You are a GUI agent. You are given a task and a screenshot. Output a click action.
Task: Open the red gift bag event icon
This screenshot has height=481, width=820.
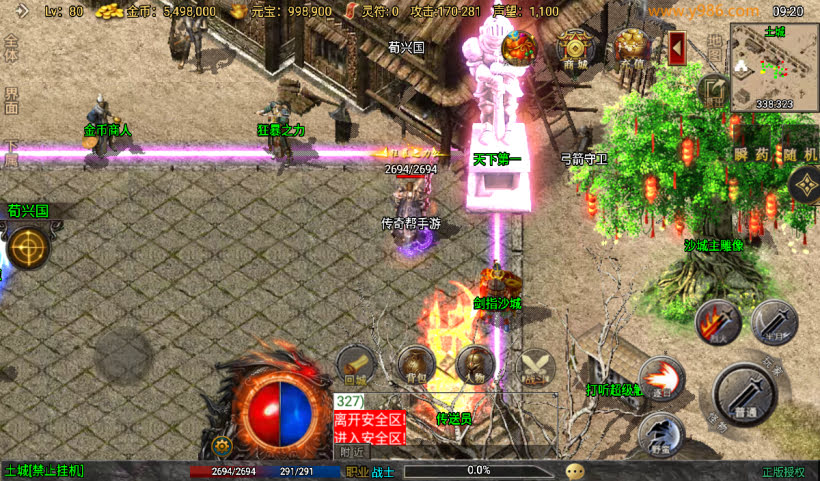pyautogui.click(x=520, y=47)
